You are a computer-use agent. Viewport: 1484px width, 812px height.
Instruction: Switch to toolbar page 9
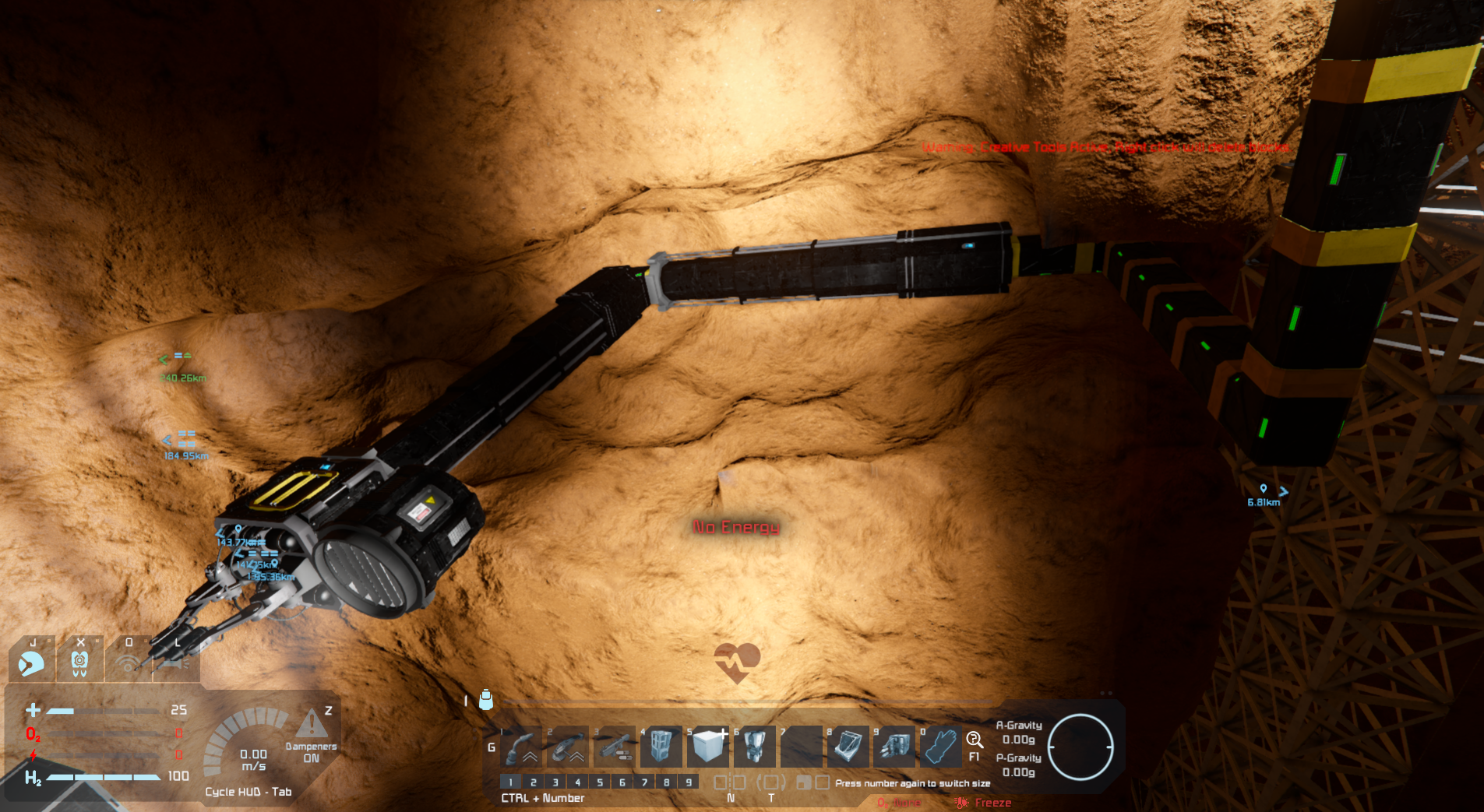point(689,782)
